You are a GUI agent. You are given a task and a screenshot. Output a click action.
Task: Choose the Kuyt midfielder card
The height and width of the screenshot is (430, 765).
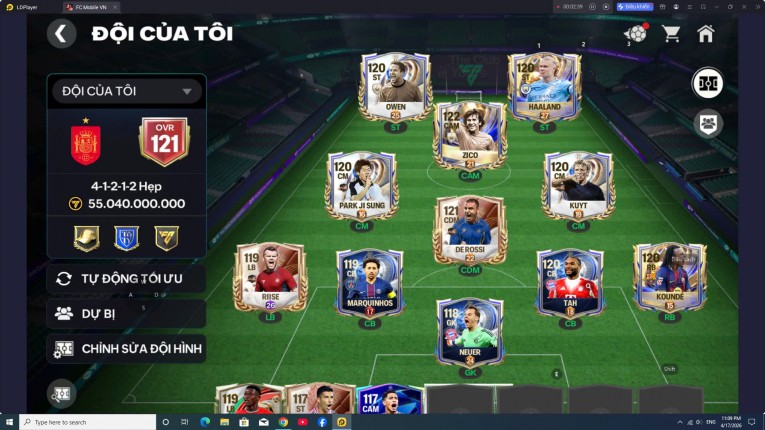tap(578, 187)
